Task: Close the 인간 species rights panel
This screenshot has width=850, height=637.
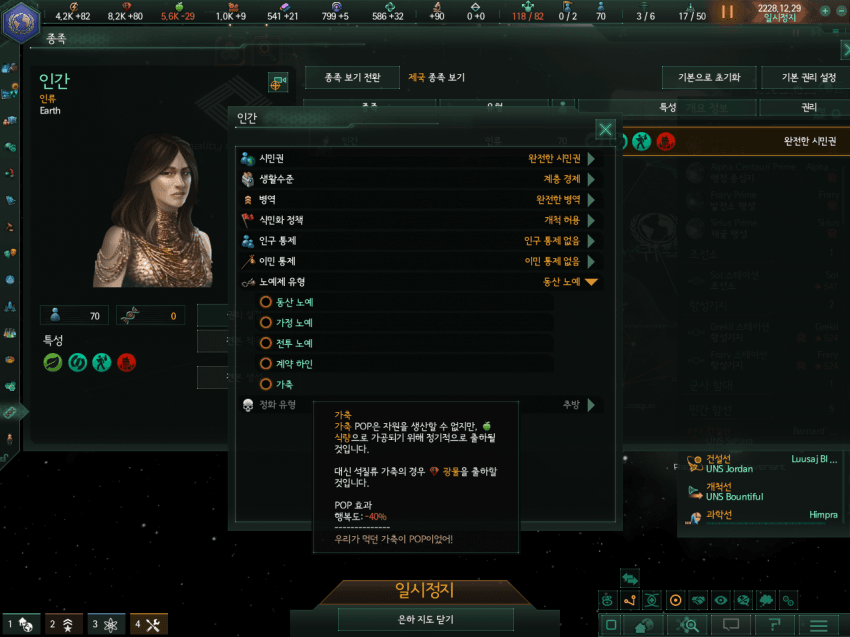Action: 605,129
